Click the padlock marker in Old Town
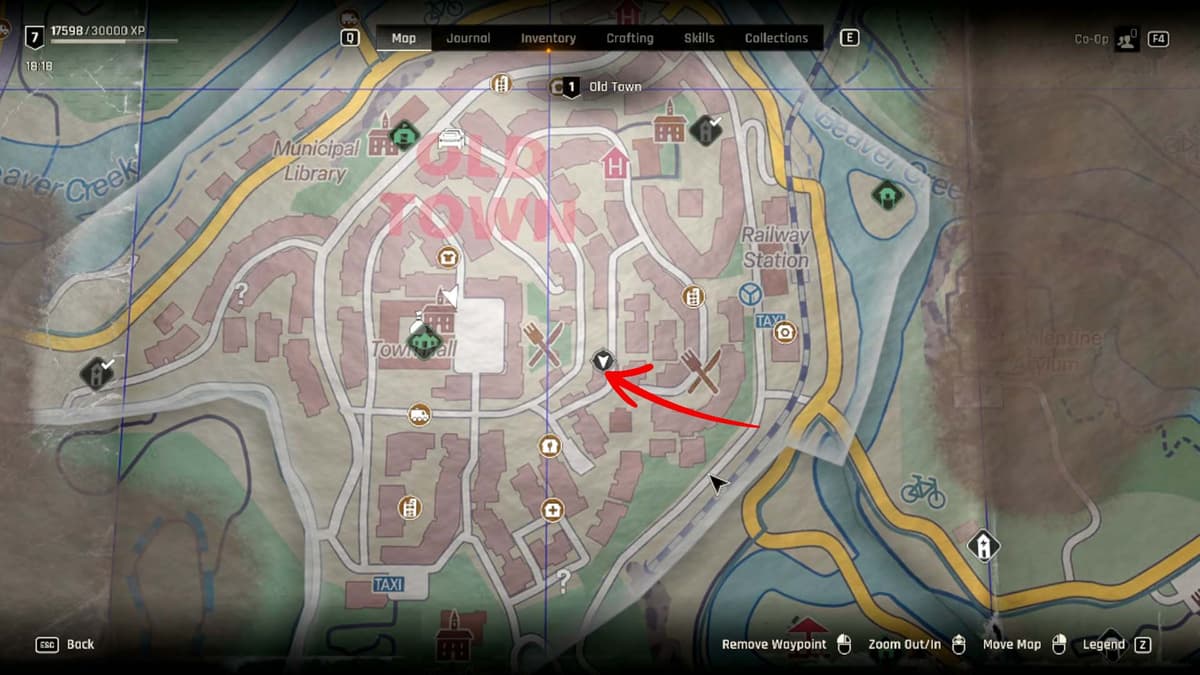This screenshot has width=1200, height=675. click(x=548, y=445)
